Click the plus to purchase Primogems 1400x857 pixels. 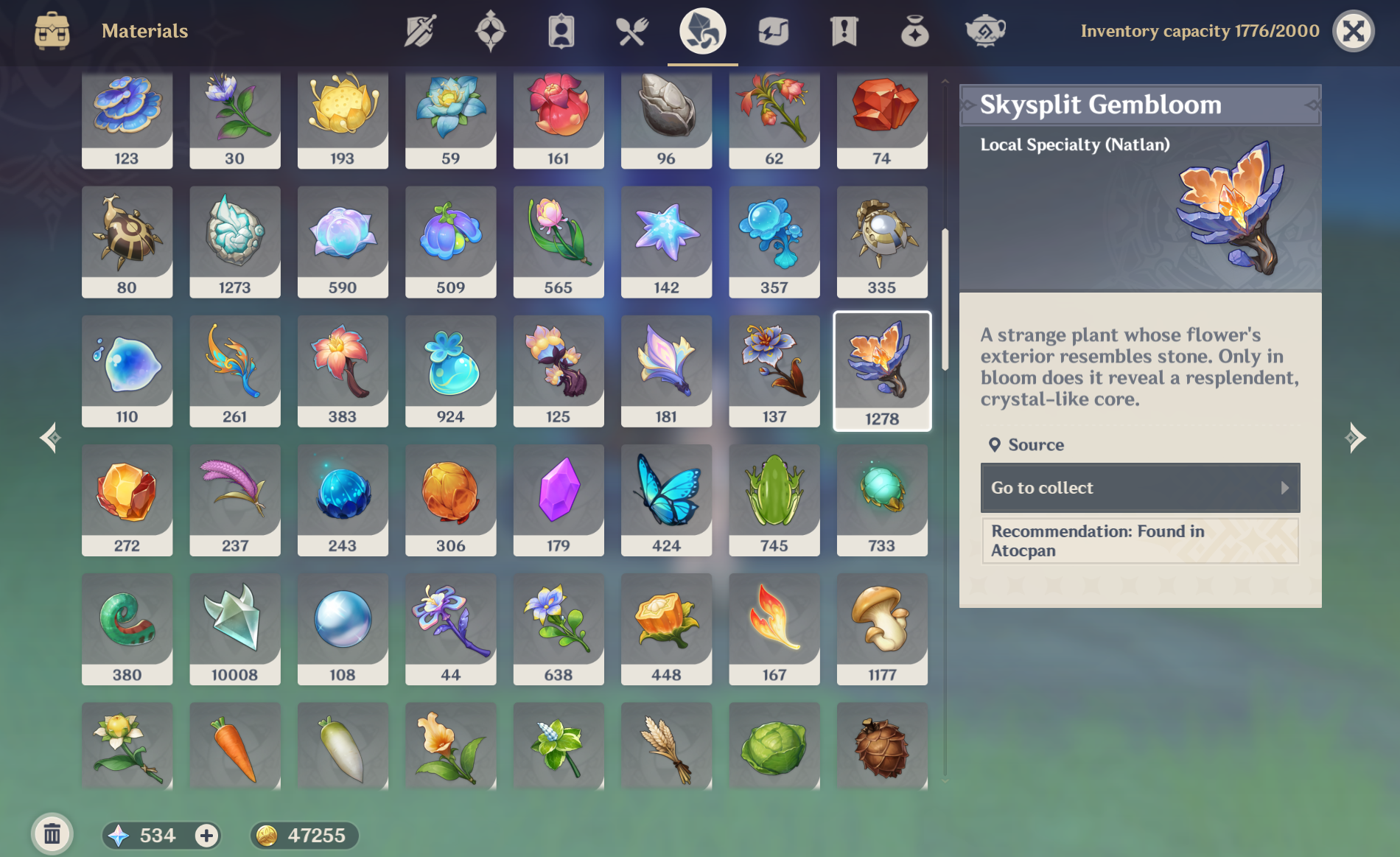pos(206,836)
